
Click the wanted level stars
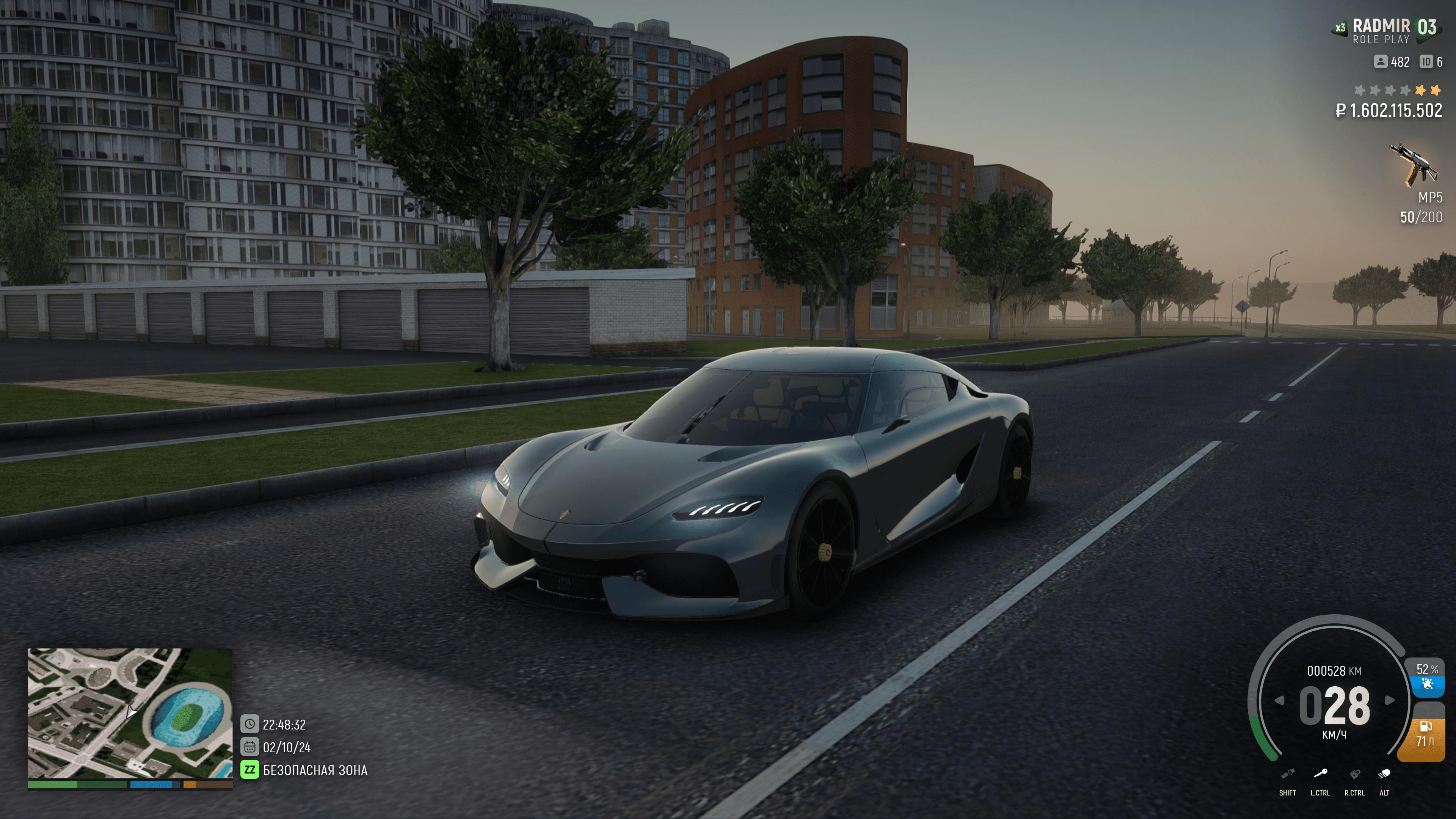click(x=1397, y=91)
